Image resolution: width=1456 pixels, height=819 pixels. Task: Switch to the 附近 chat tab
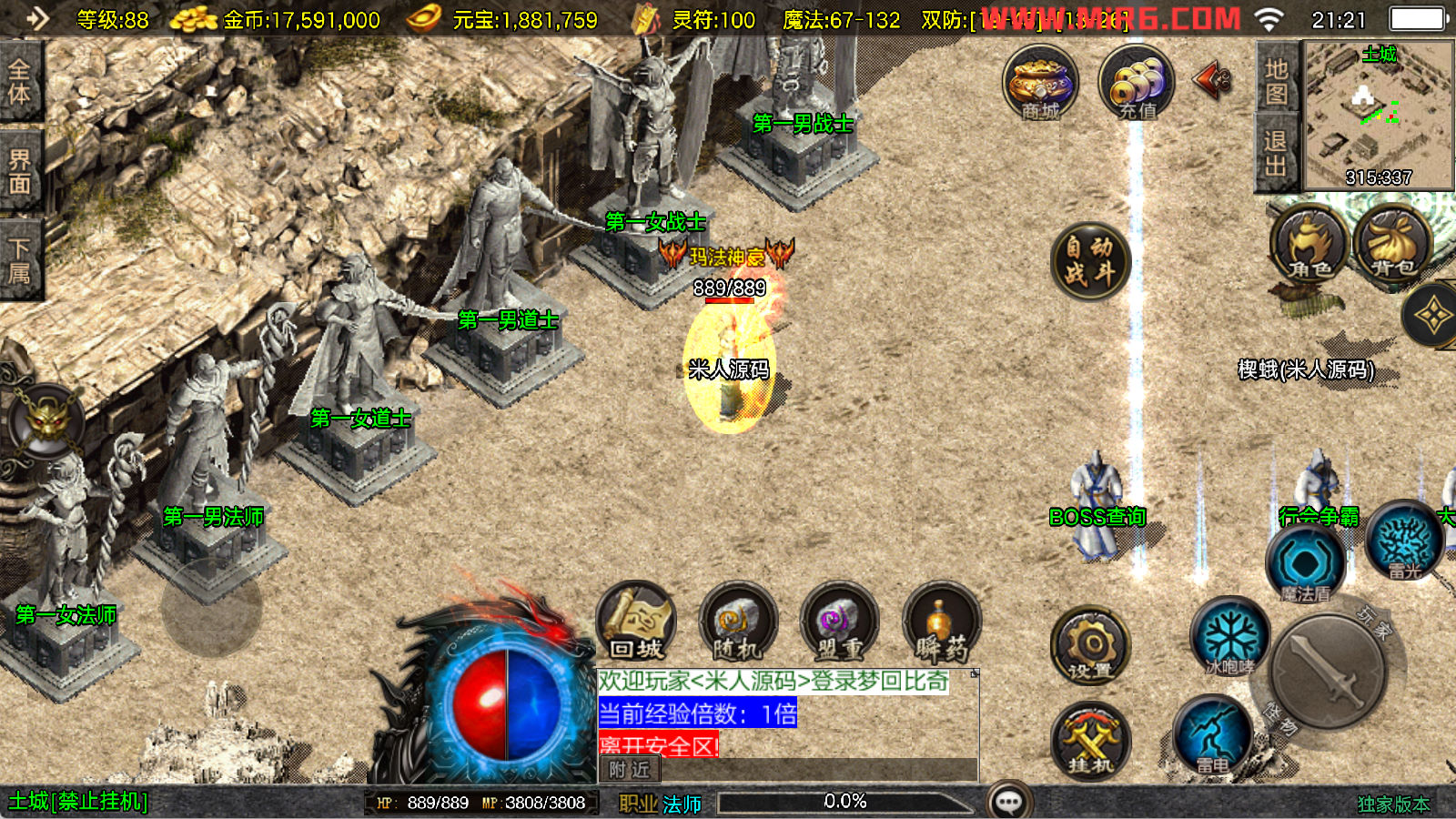pos(630,770)
